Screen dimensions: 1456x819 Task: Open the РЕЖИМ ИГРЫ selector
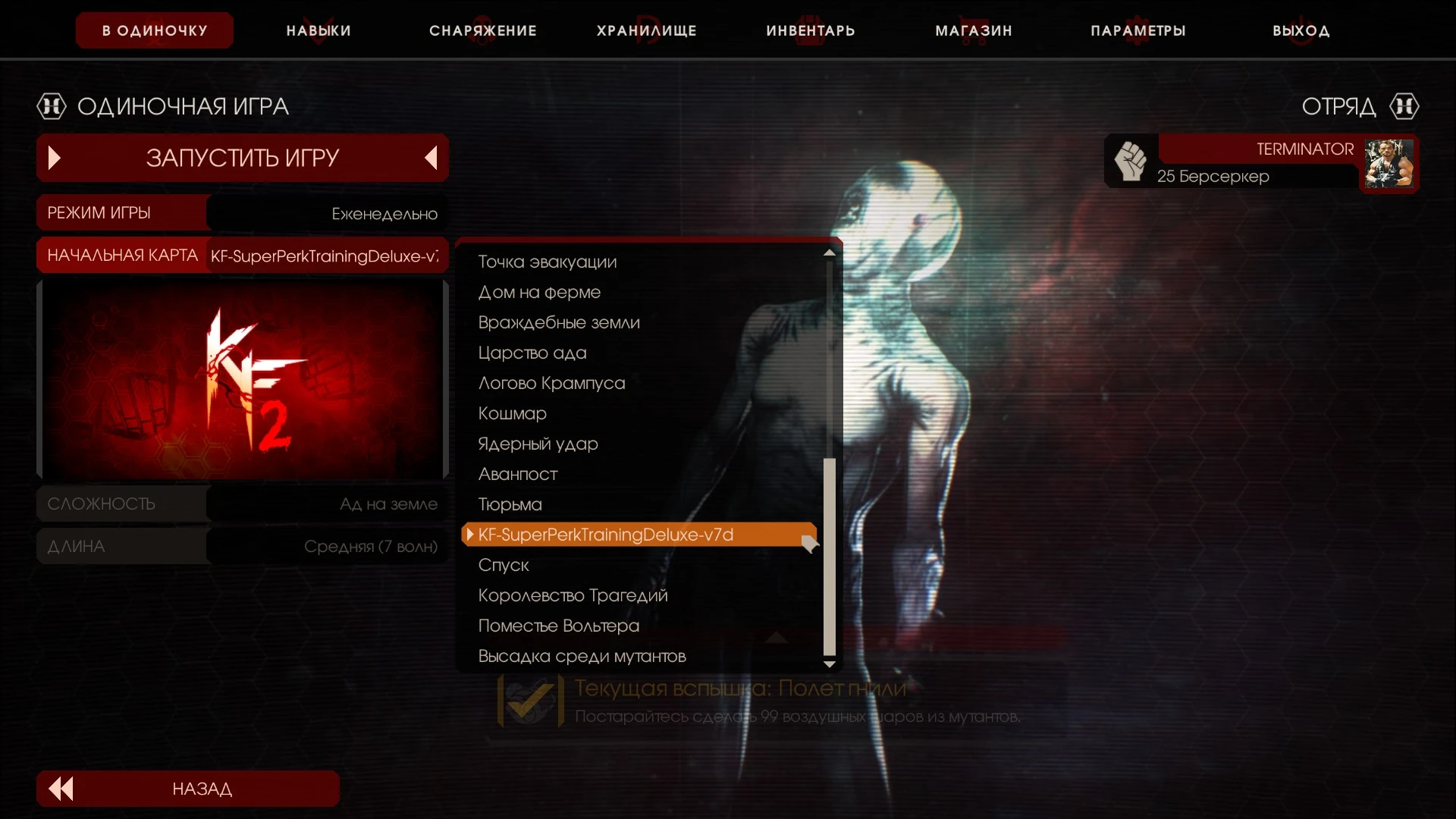click(x=326, y=213)
